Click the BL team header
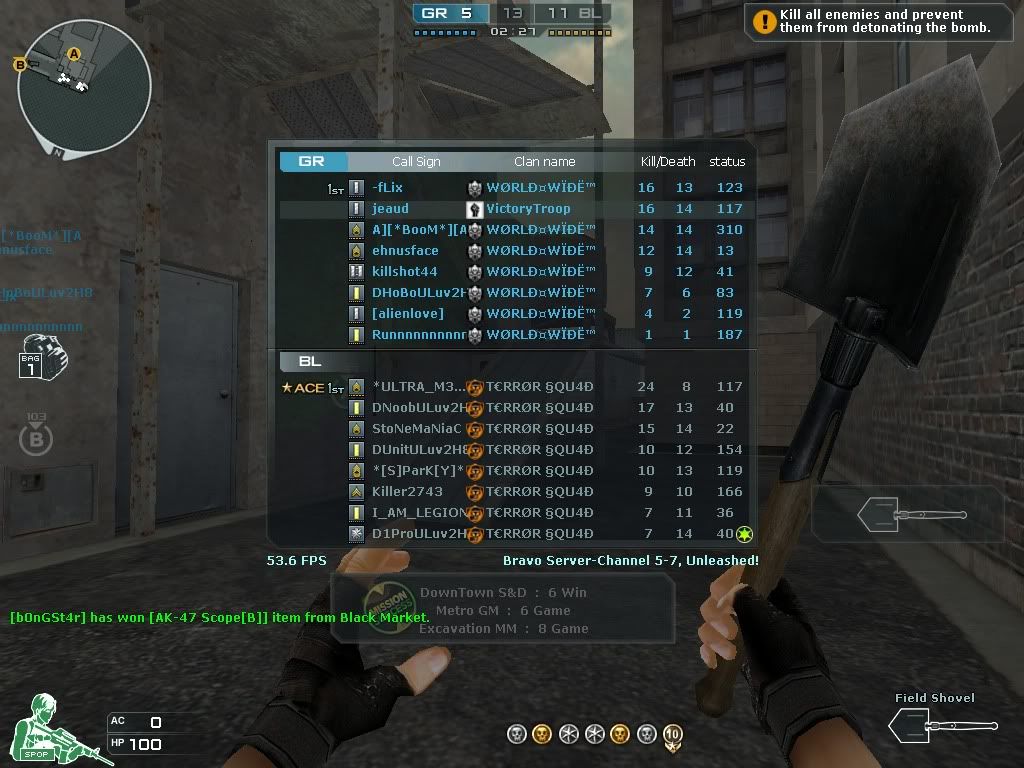 (x=310, y=361)
